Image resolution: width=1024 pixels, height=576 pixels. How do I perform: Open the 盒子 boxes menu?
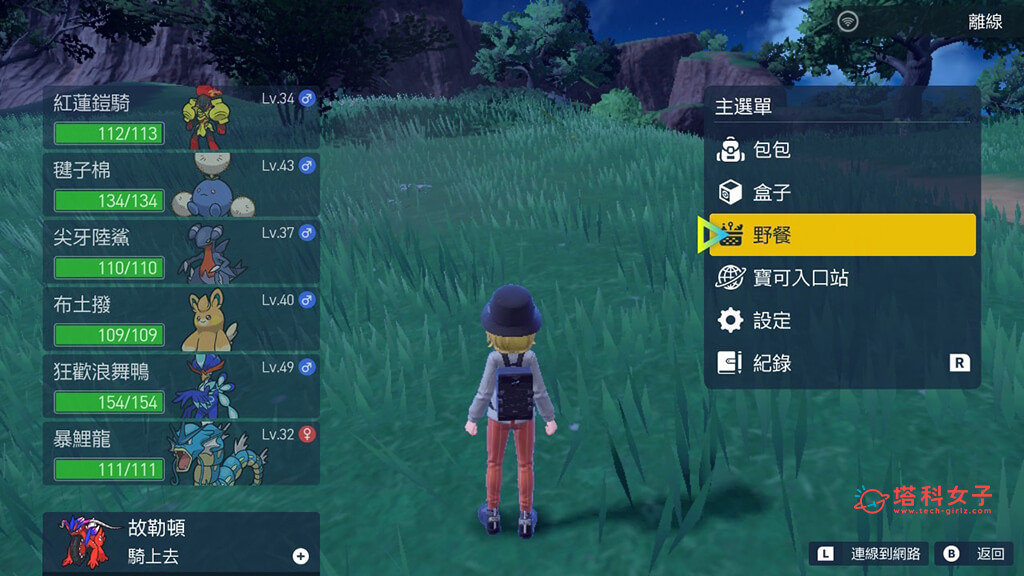point(842,192)
